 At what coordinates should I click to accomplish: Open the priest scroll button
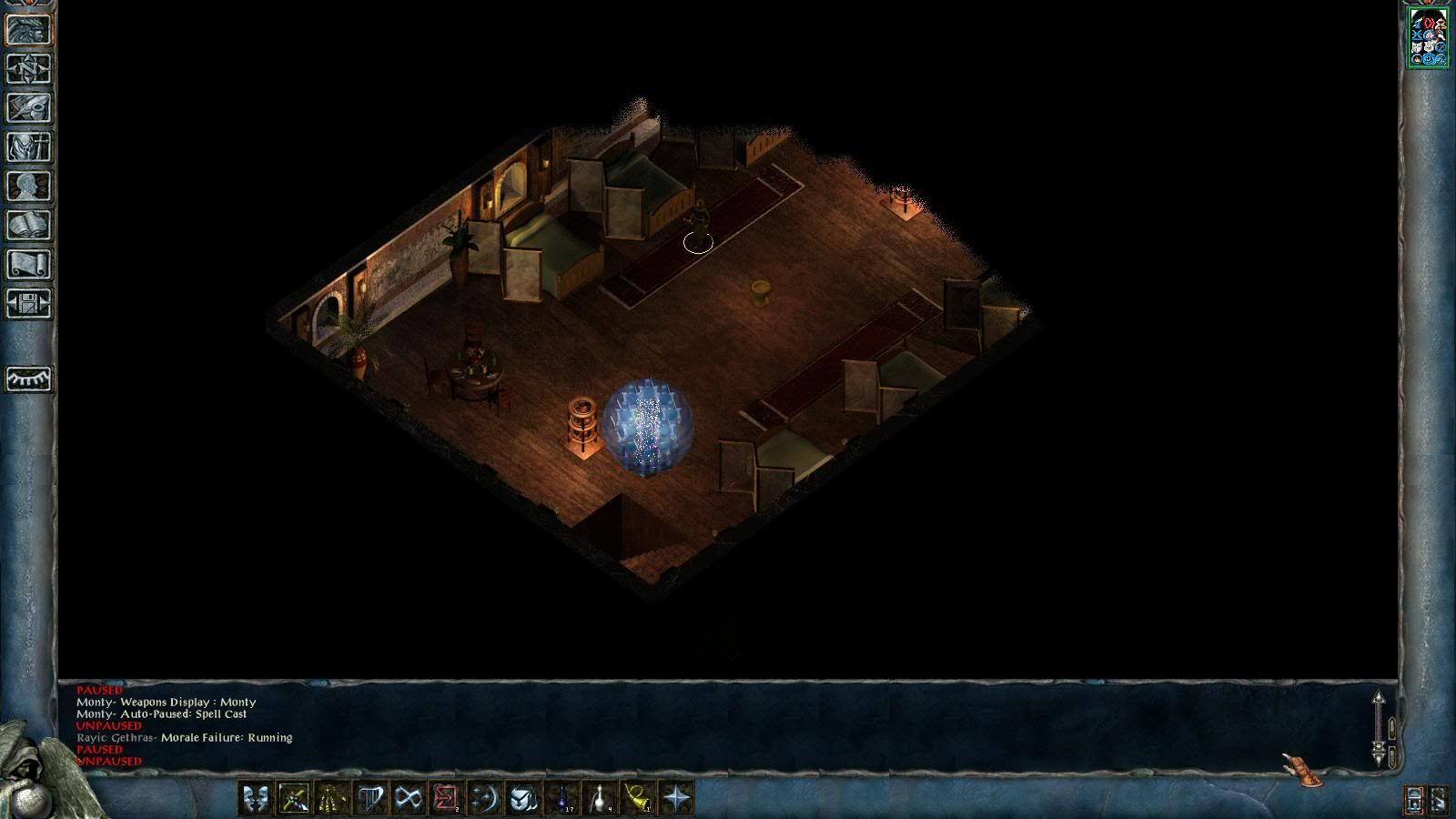pyautogui.click(x=29, y=265)
